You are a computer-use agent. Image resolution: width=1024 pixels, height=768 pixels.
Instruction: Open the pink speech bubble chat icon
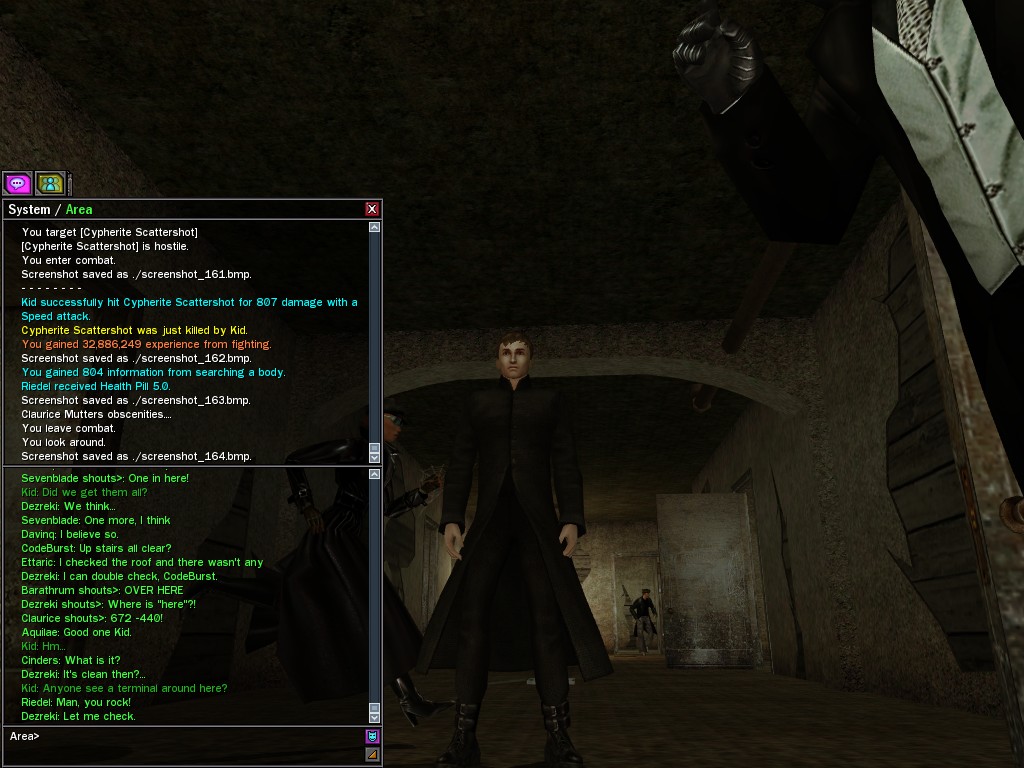coord(17,183)
